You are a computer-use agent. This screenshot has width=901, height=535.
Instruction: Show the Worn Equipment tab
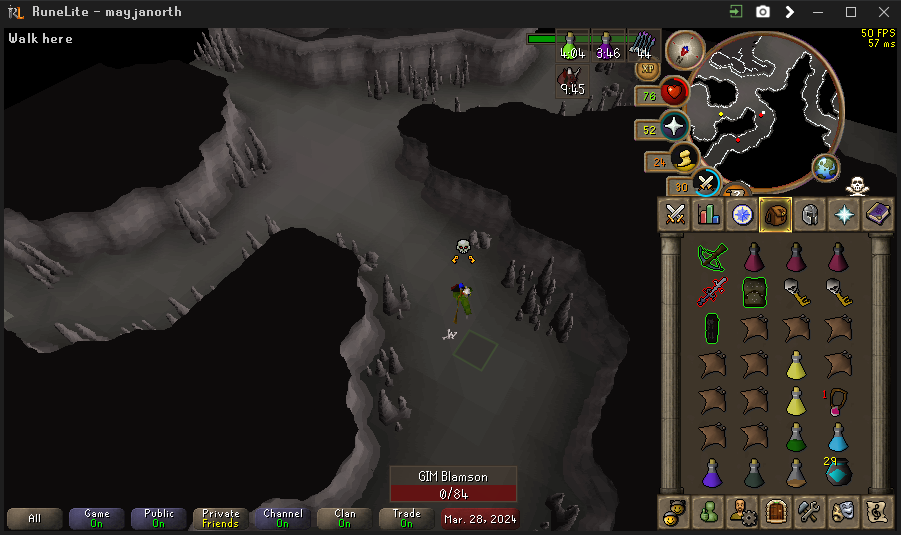pos(810,214)
